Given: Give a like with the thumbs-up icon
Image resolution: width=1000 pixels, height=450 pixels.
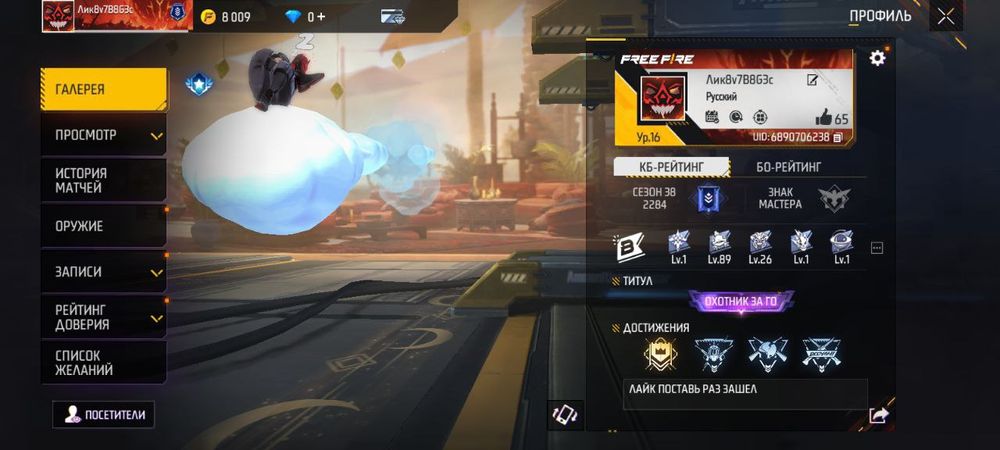Looking at the screenshot, I should (x=824, y=117).
